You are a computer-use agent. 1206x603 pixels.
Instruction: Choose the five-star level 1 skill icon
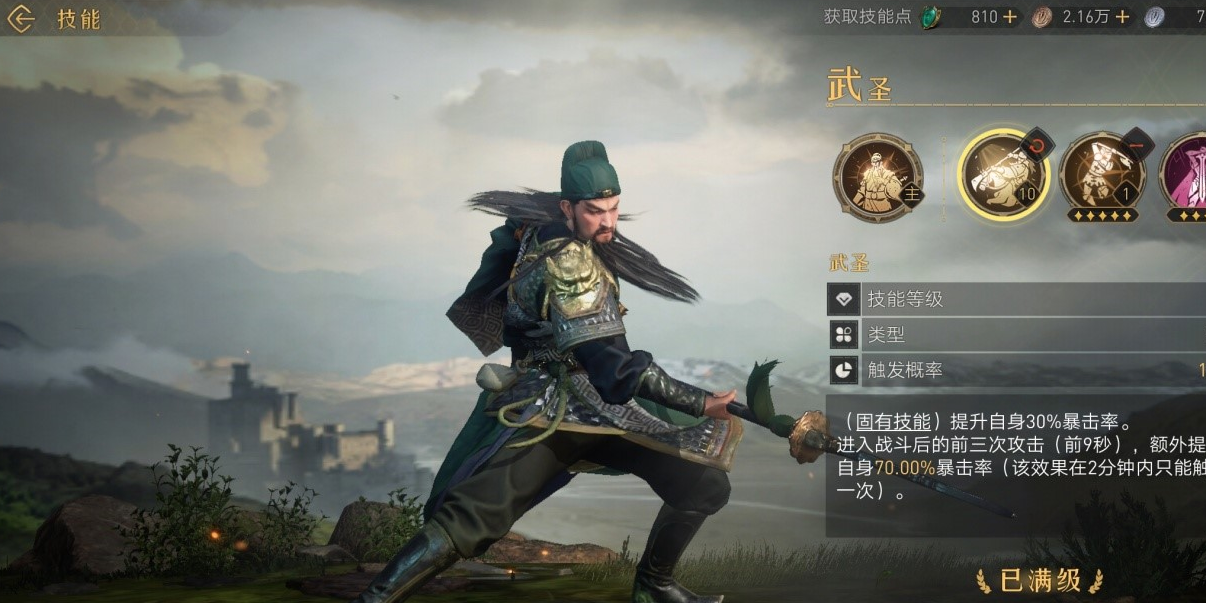click(x=1101, y=175)
